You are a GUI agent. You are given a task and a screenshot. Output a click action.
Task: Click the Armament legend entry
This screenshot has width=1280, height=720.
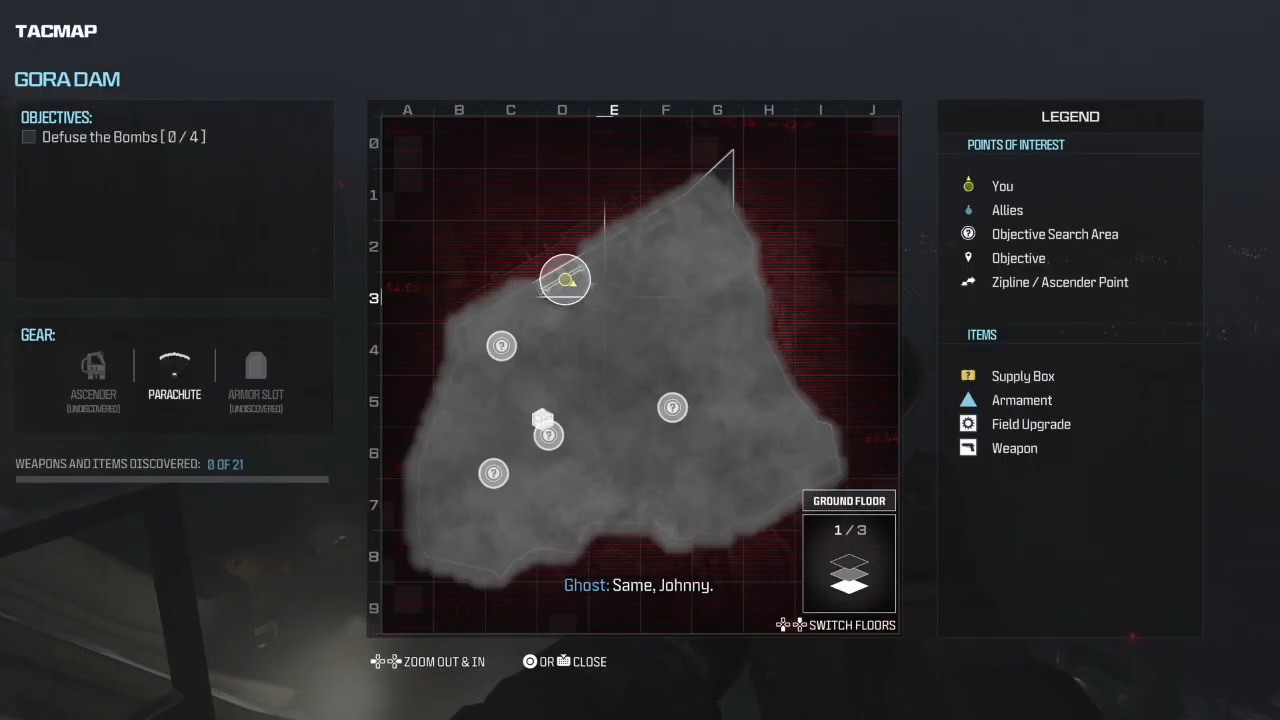(x=1021, y=400)
